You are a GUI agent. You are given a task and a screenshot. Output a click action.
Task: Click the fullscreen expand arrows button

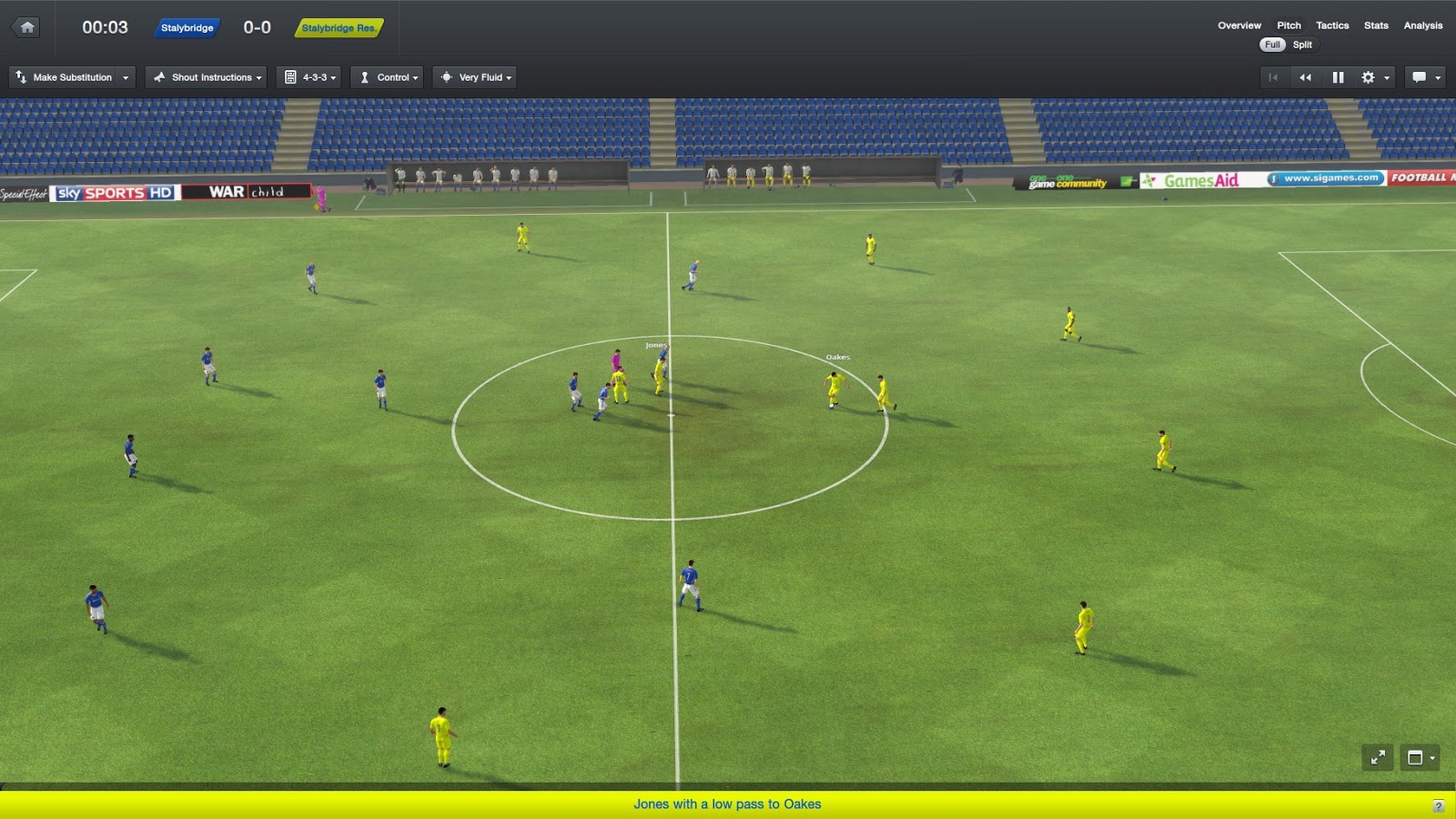pyautogui.click(x=1380, y=756)
